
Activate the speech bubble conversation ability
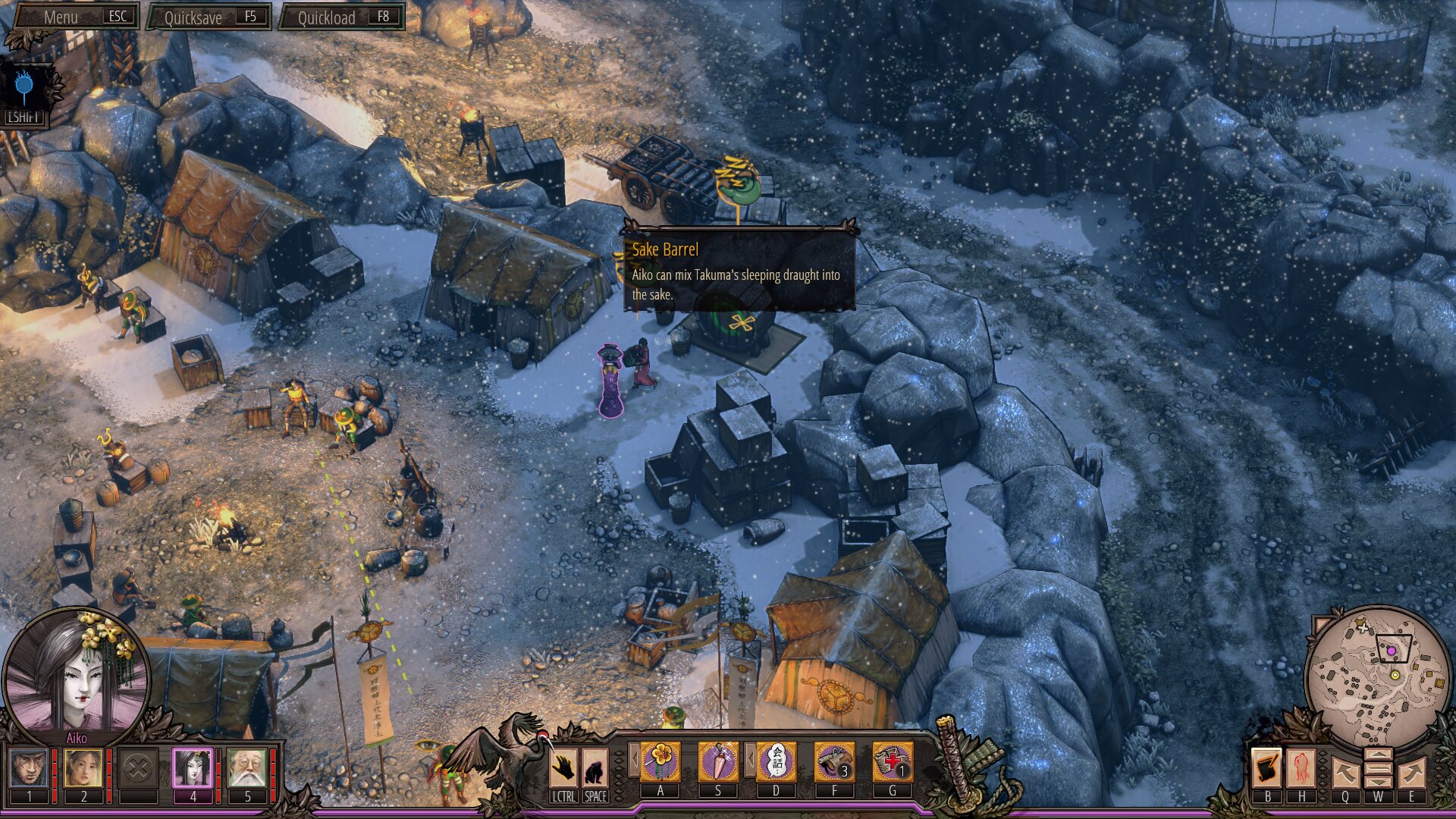(777, 761)
